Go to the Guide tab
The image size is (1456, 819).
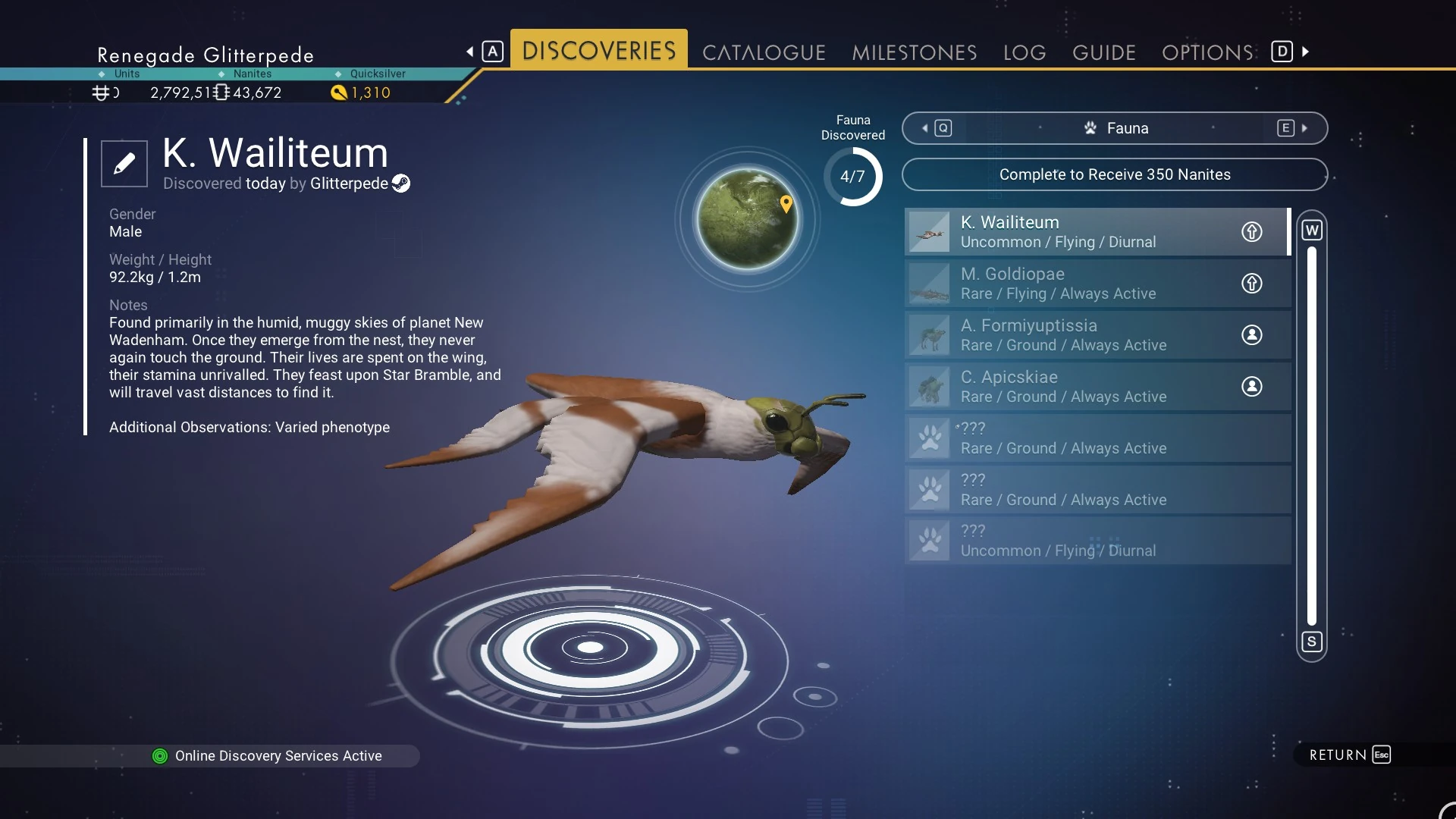[1103, 52]
